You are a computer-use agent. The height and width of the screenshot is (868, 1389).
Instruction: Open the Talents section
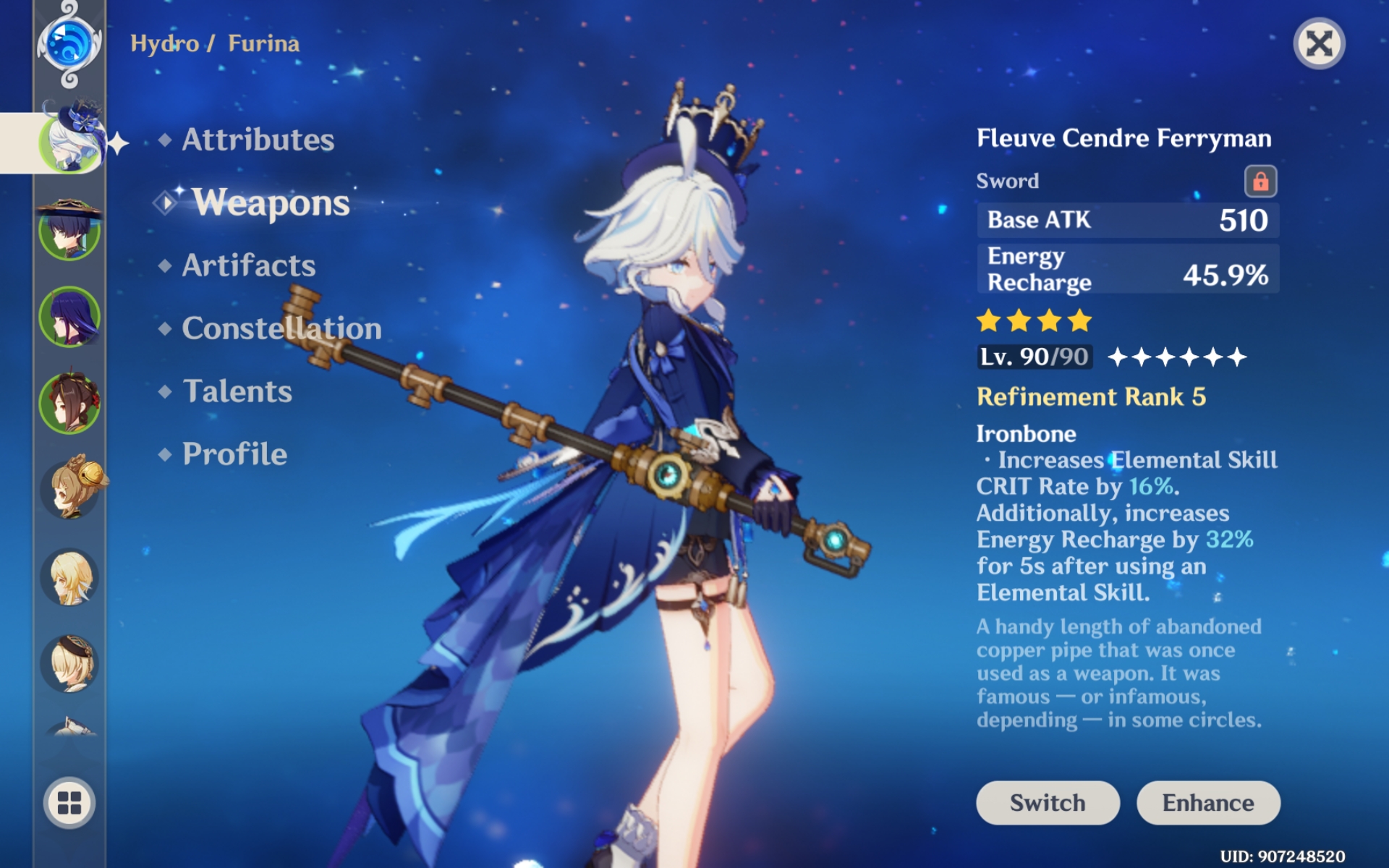point(239,391)
